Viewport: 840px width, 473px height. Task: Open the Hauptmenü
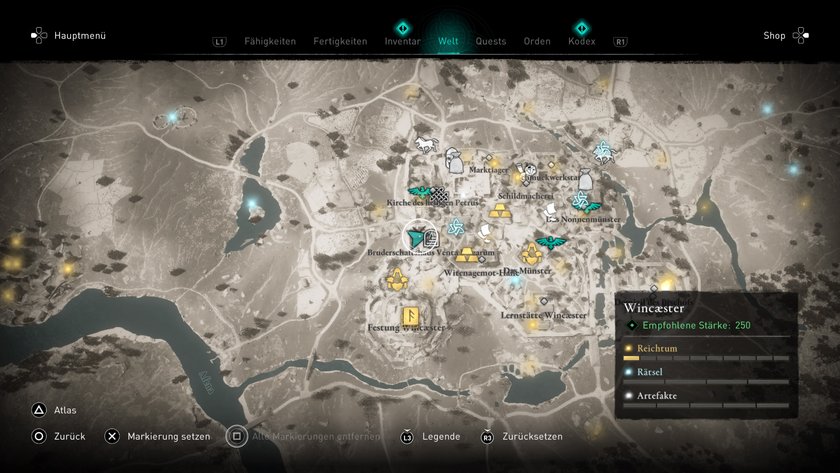coord(69,36)
